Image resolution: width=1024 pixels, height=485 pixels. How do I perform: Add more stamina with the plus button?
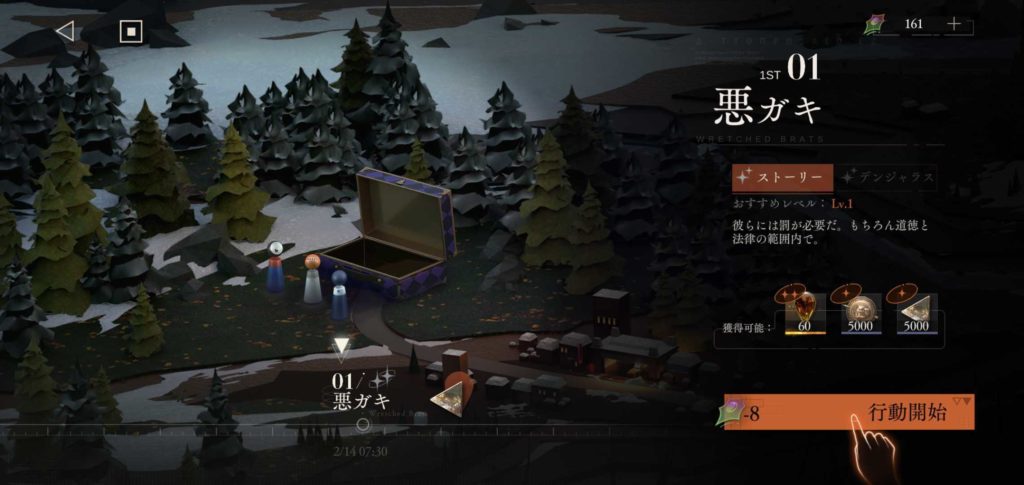(x=954, y=24)
